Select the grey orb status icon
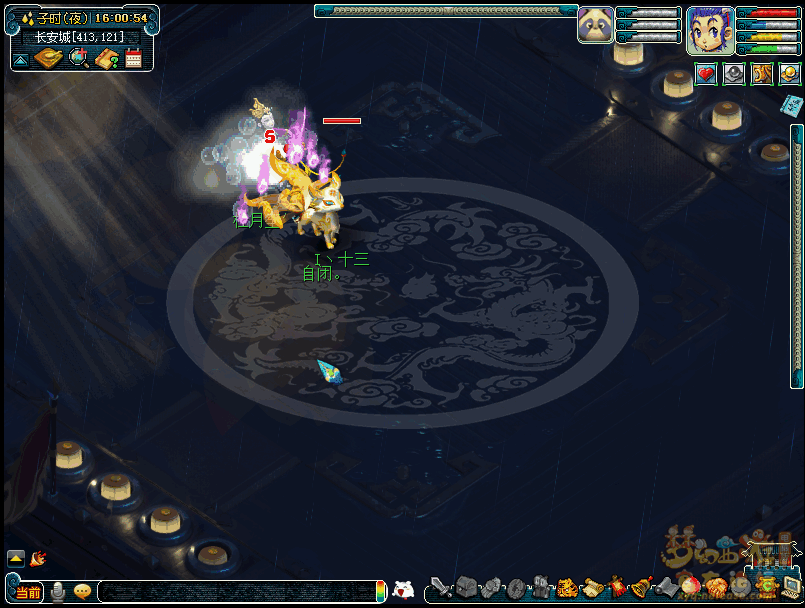Screen dimensions: 805x608 point(734,74)
